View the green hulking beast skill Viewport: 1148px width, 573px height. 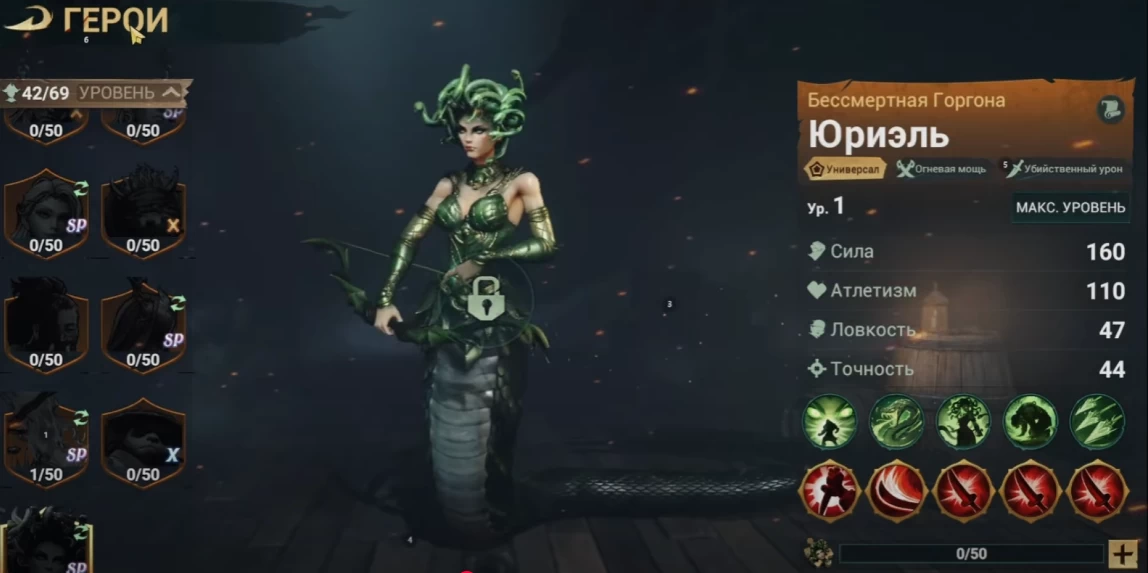pos(1030,421)
